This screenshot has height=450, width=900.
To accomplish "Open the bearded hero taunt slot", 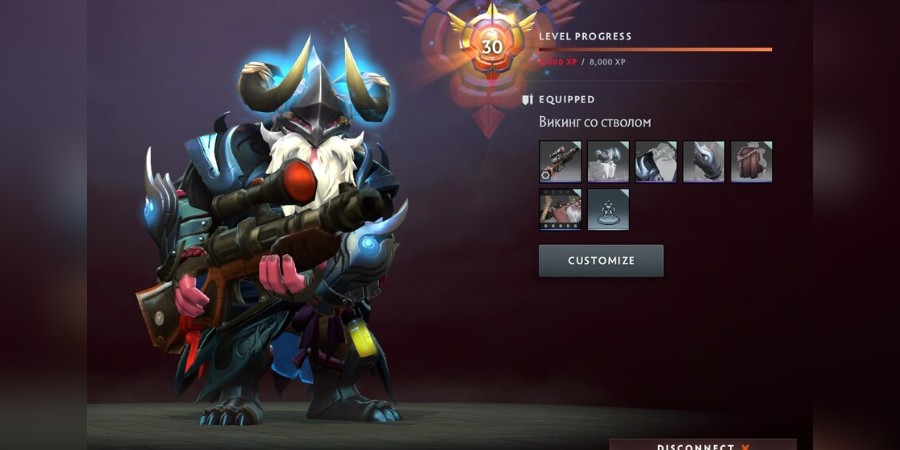I will click(560, 209).
